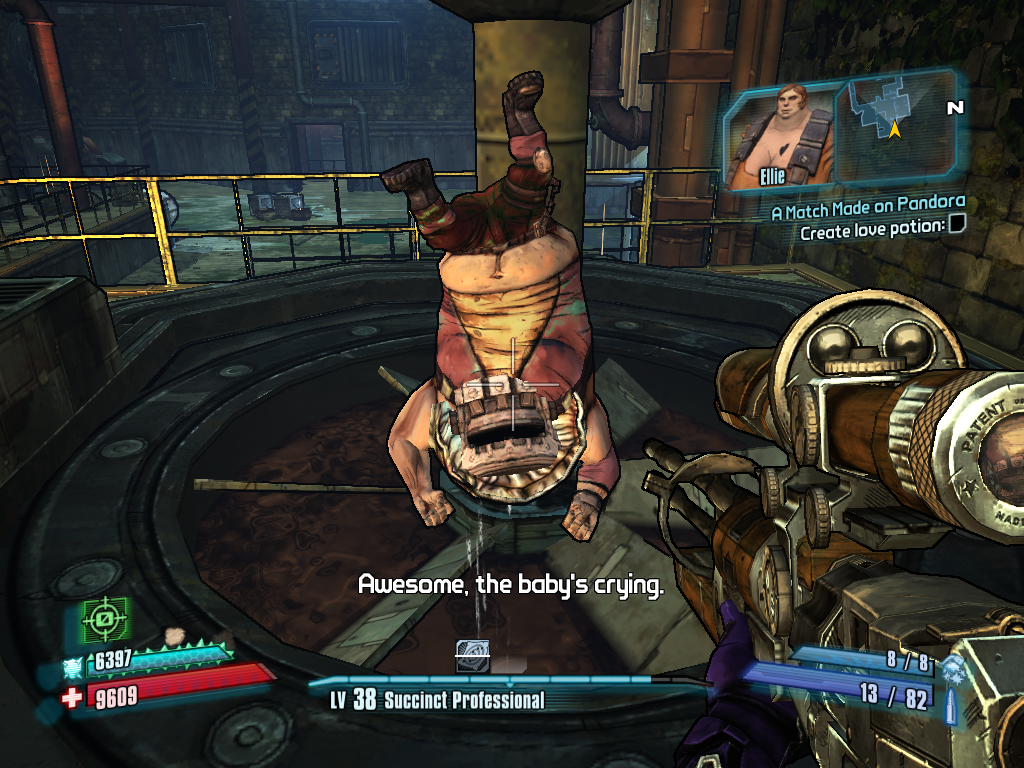This screenshot has height=768, width=1024.
Task: Select the Ellie speaker portrait
Action: tap(780, 137)
